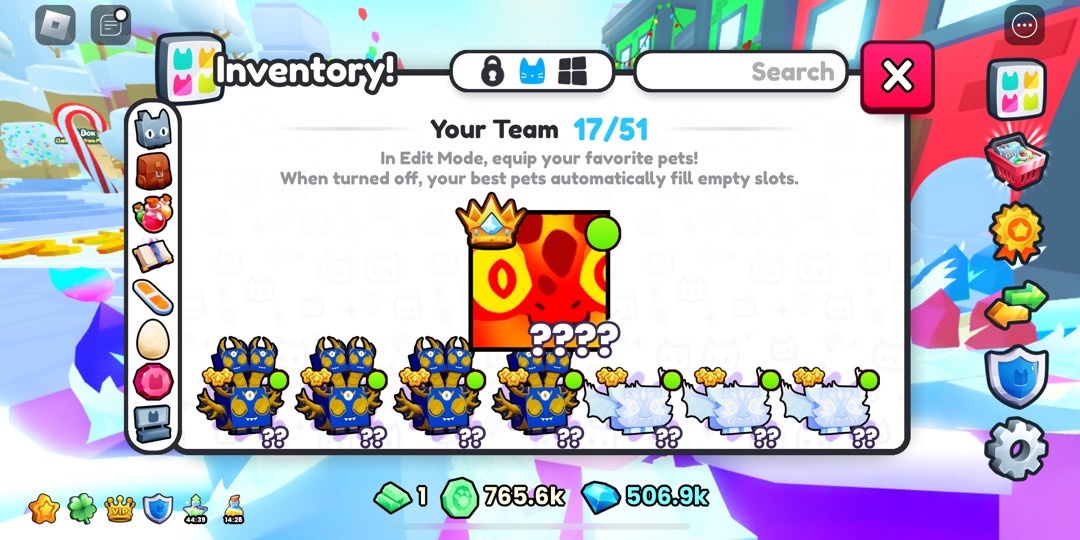The image size is (1080, 540).
Task: Open the Pets tab with cat icon
Action: (x=153, y=129)
